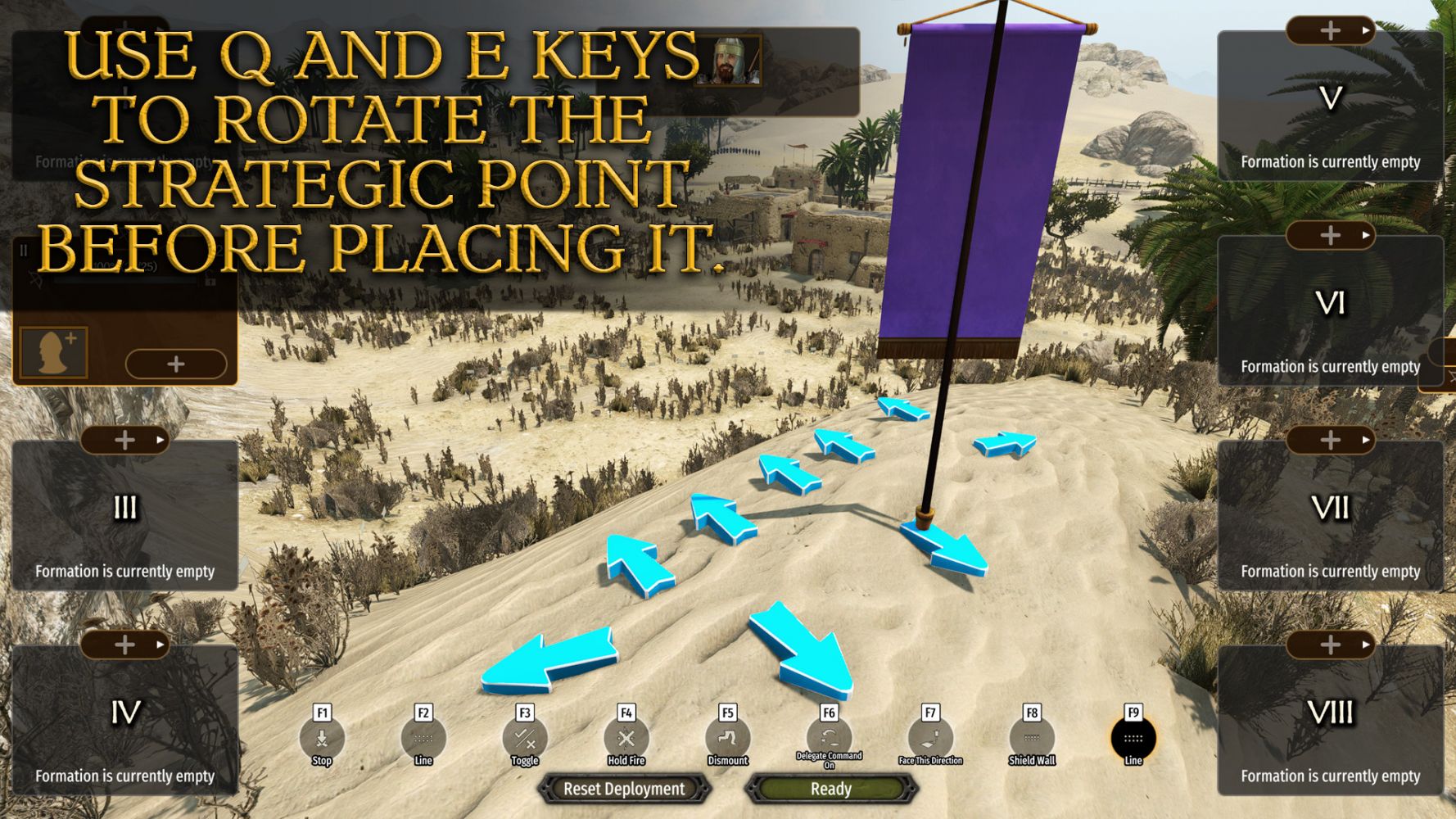Click the commander portrait
The height and width of the screenshot is (819, 1456).
[727, 60]
